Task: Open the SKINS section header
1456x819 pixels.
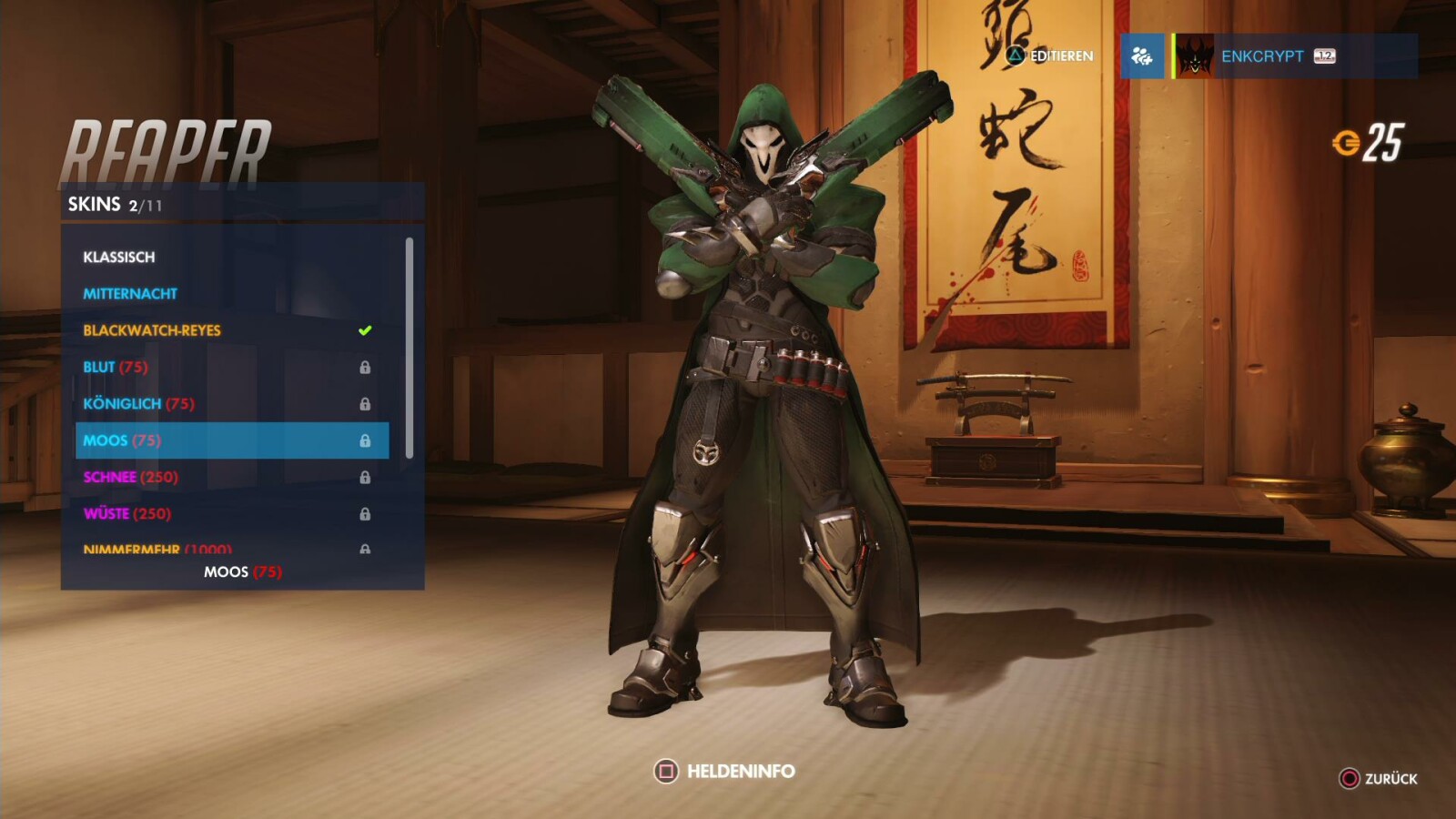Action: (95, 204)
